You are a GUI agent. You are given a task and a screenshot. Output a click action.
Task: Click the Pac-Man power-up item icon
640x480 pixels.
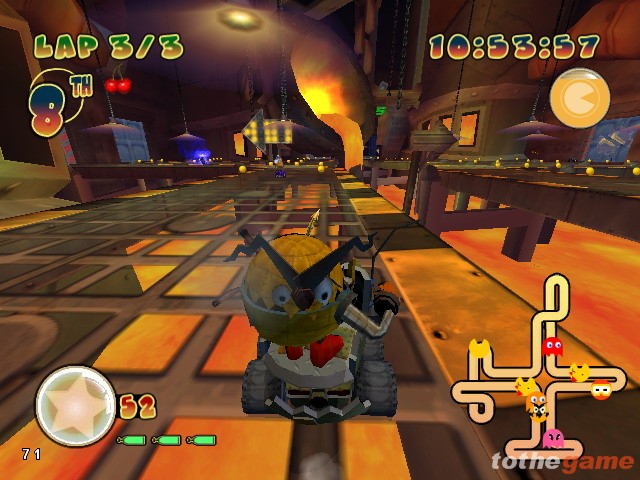[x=580, y=98]
